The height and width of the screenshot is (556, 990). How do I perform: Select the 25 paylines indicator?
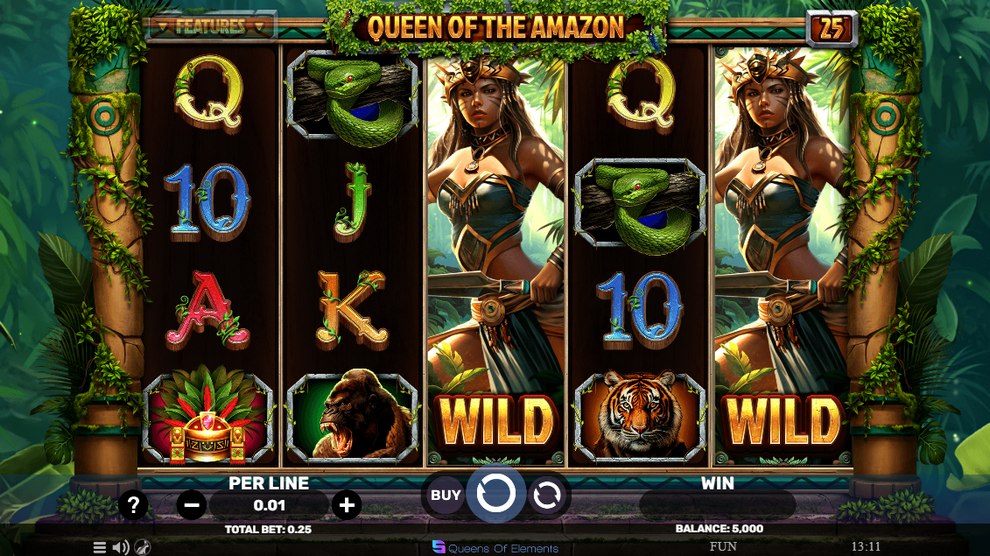click(831, 29)
